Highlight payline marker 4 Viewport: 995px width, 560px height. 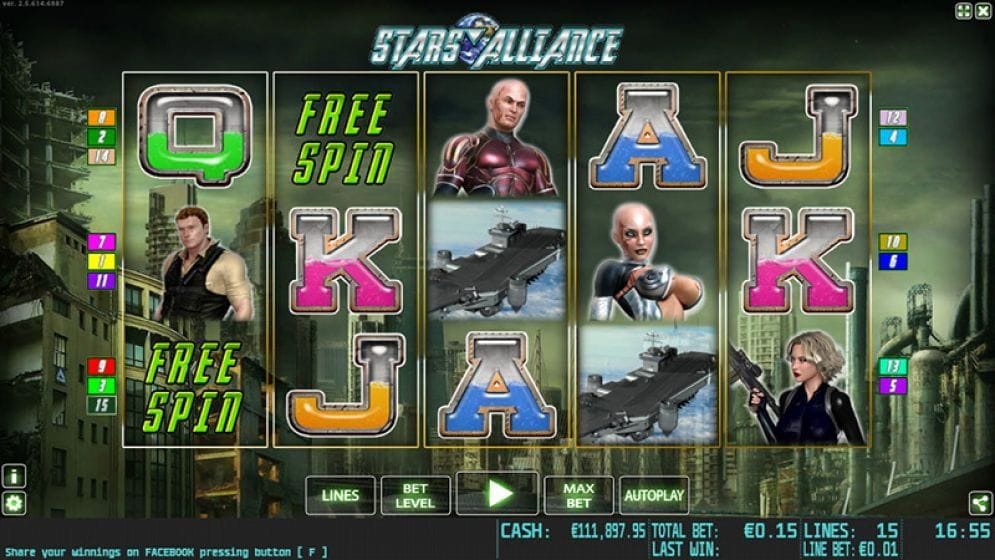(x=892, y=137)
